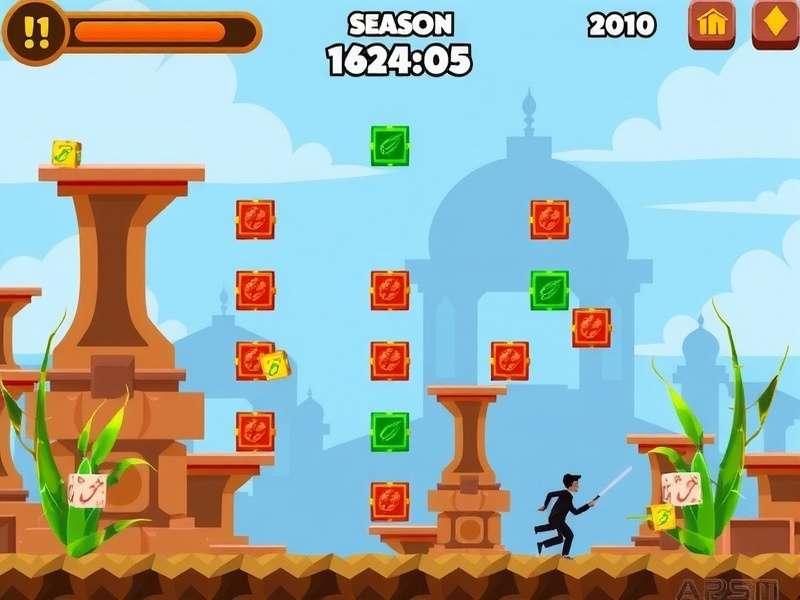This screenshot has width=800, height=600.
Task: Tap the exclamation mark alert icon
Action: 35,32
